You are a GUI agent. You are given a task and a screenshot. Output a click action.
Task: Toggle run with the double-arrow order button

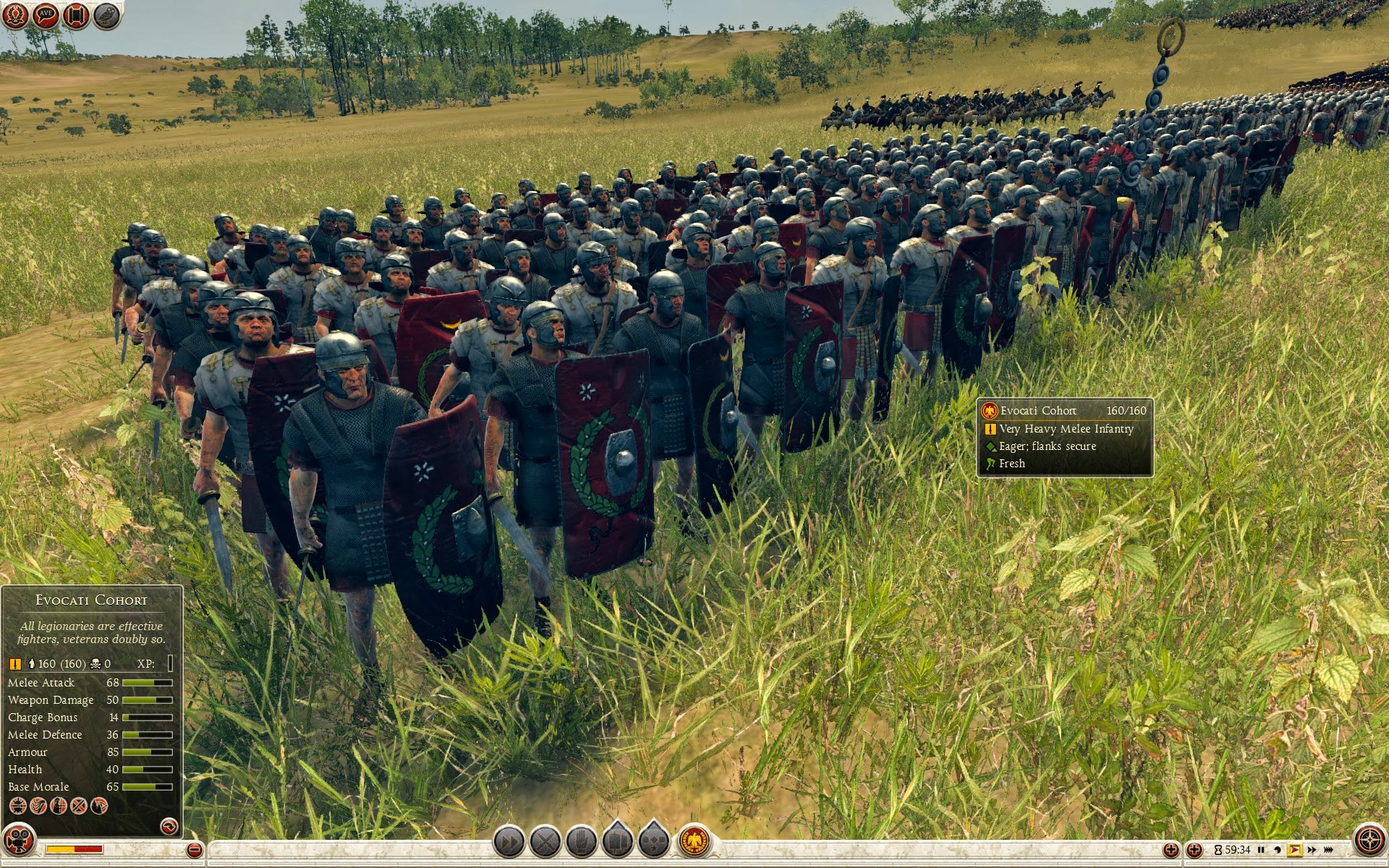click(x=509, y=841)
